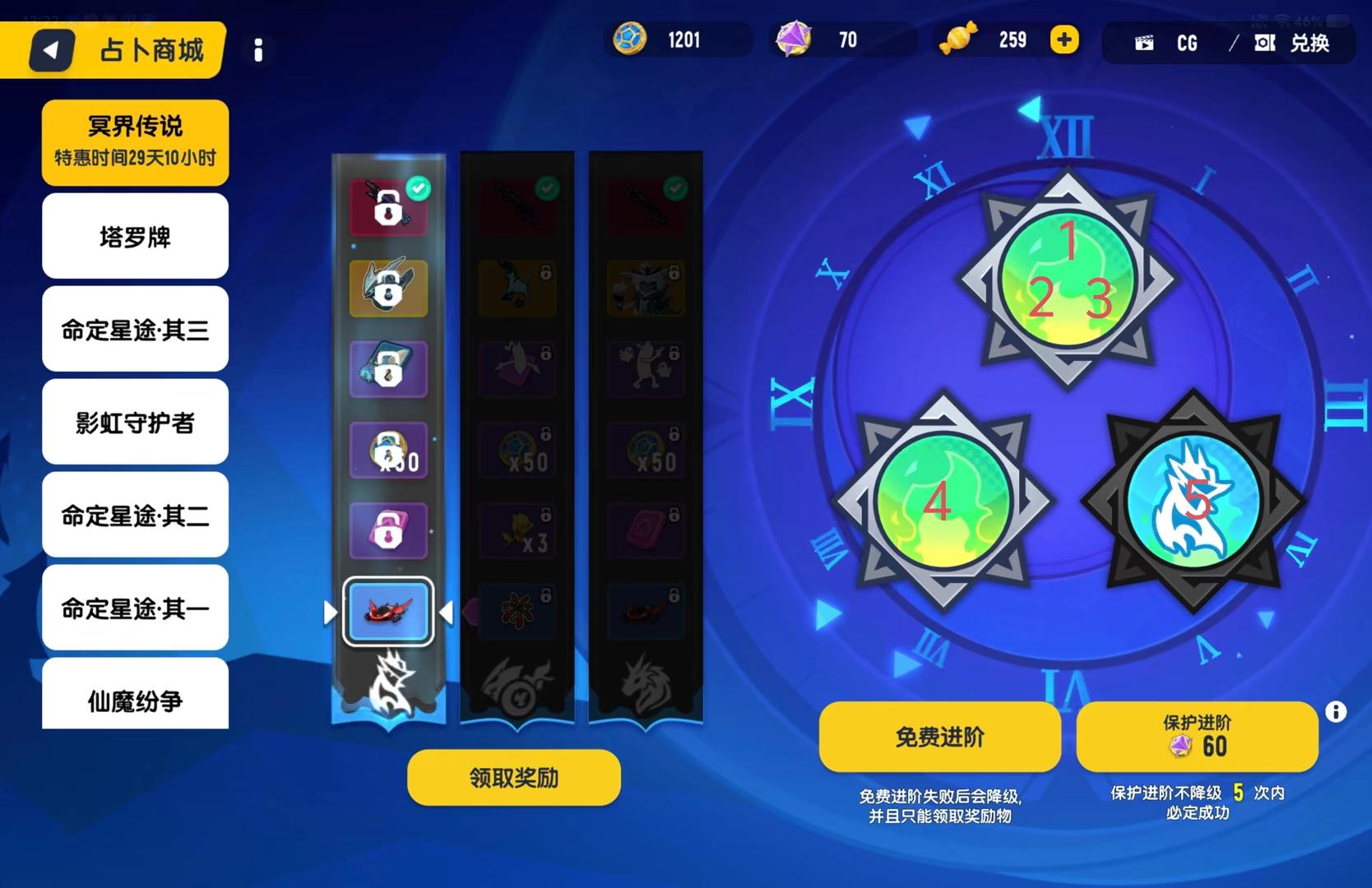Click the 兑换 exchange icon
The image size is (1372, 888).
1264,44
